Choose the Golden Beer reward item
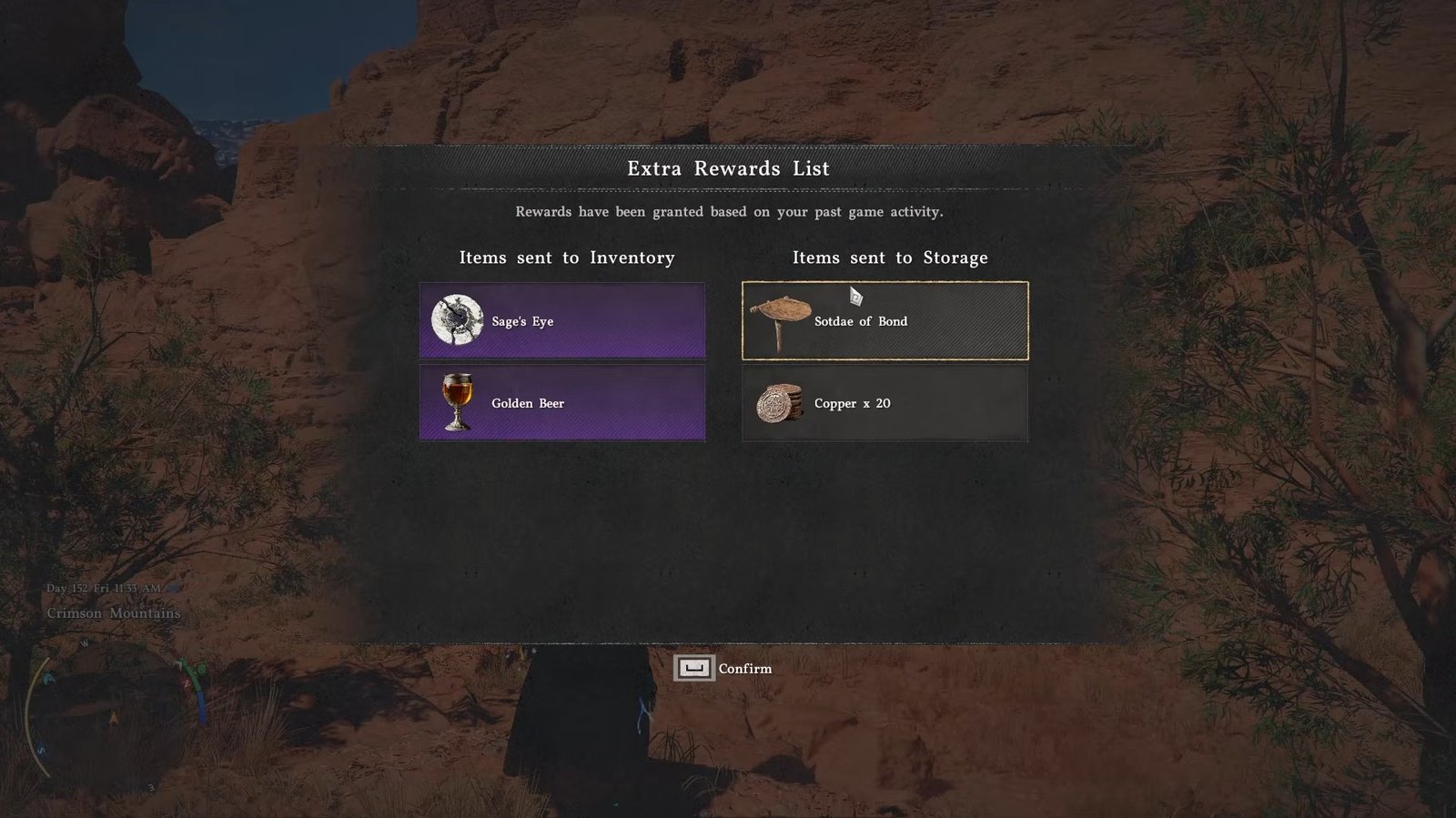Viewport: 1456px width, 818px height. (x=561, y=403)
